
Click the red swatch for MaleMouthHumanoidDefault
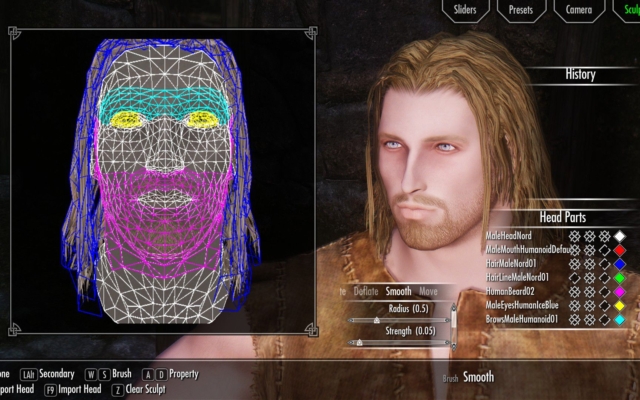620,249
